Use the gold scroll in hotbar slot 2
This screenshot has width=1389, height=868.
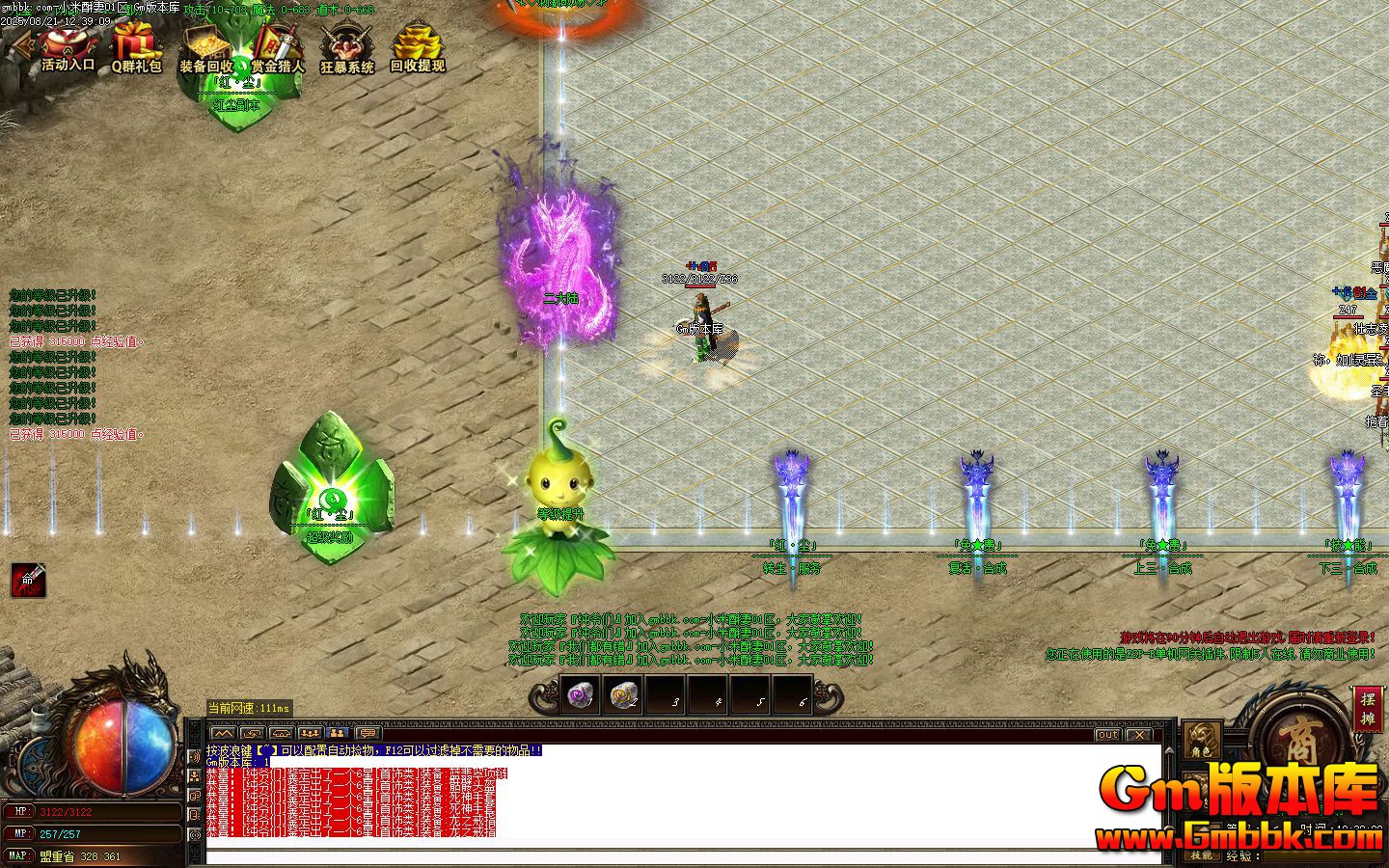click(622, 694)
